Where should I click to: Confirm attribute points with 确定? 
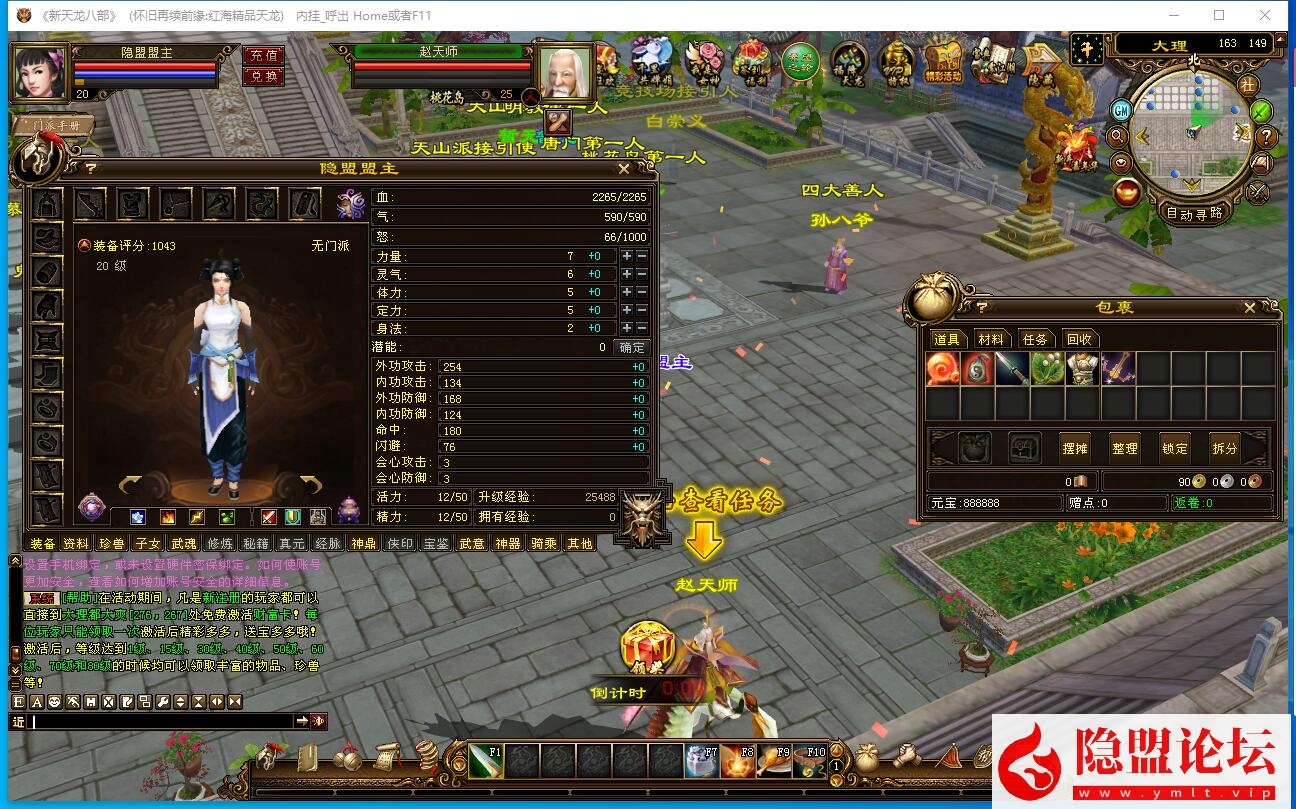[x=632, y=347]
